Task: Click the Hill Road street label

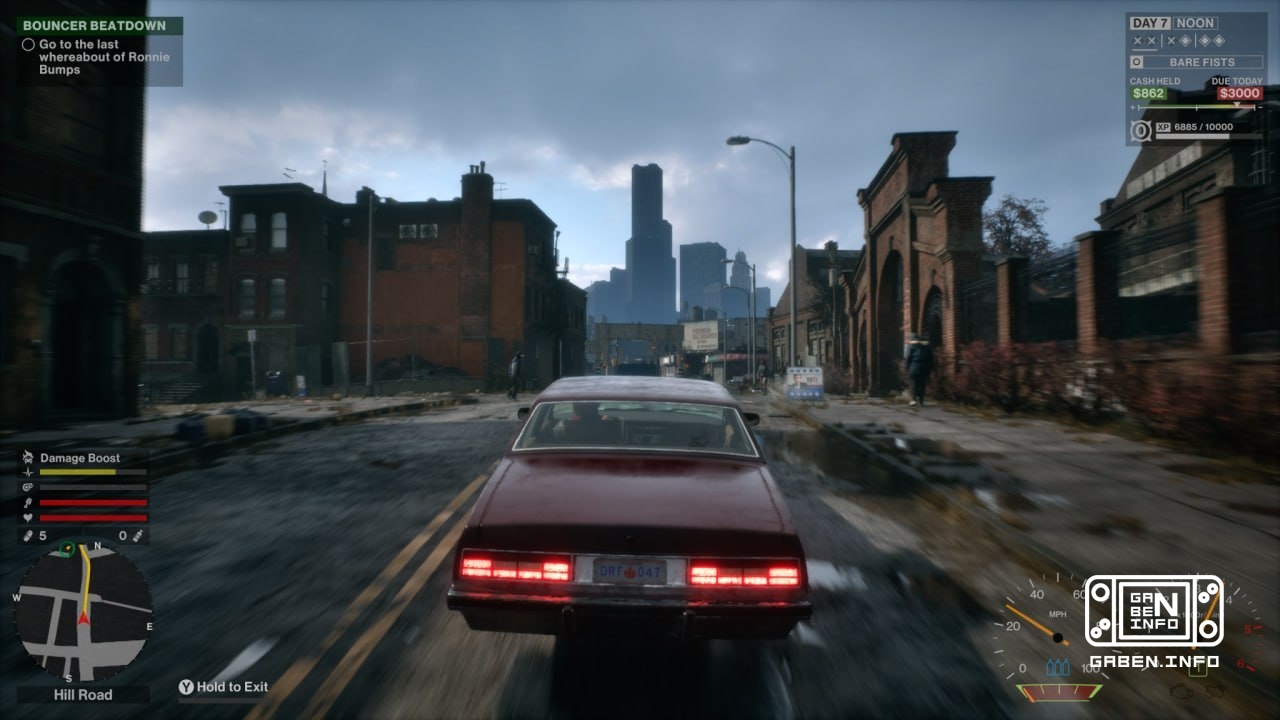Action: (x=83, y=694)
